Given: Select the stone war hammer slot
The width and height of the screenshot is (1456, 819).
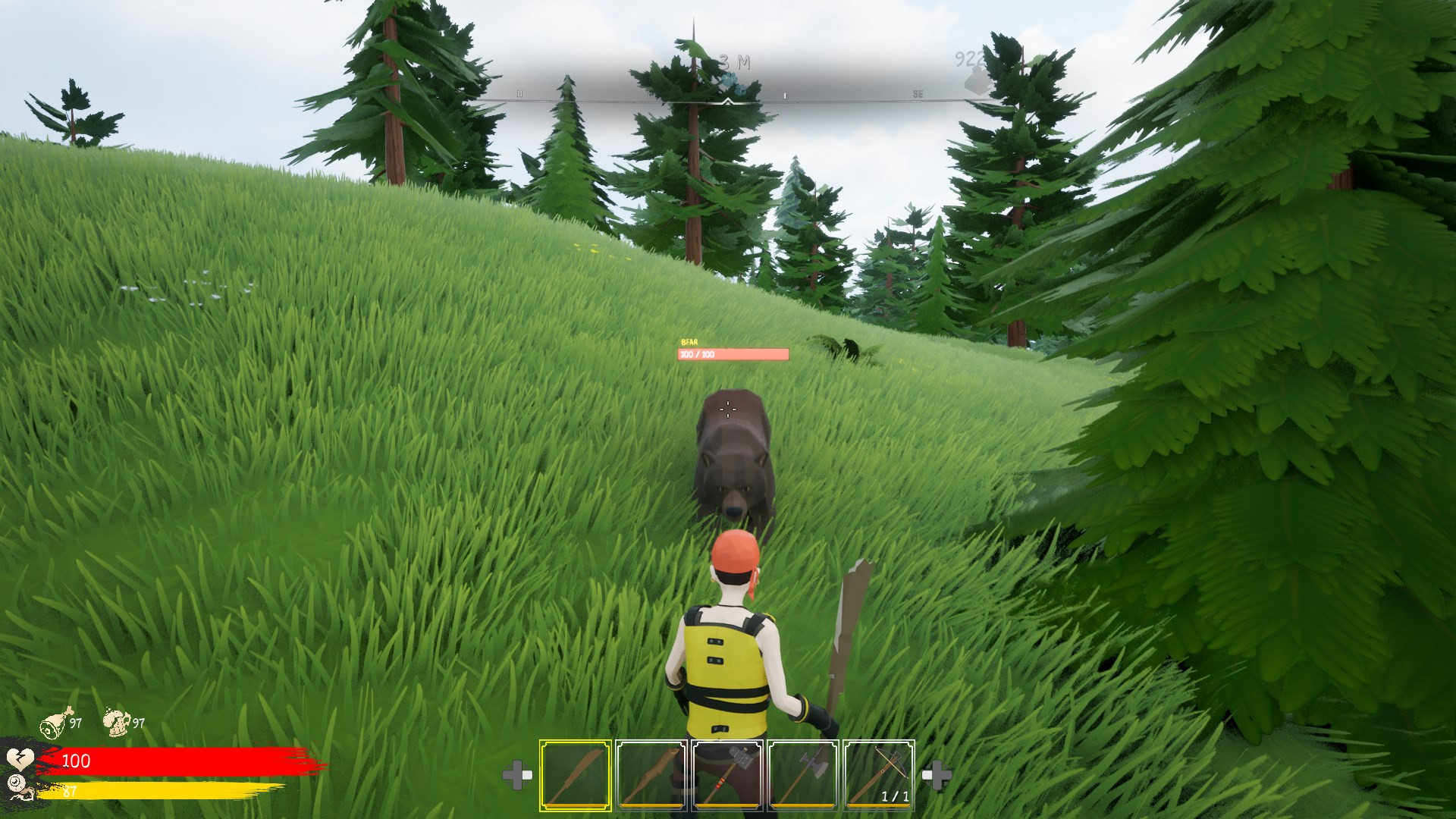Looking at the screenshot, I should 727,775.
